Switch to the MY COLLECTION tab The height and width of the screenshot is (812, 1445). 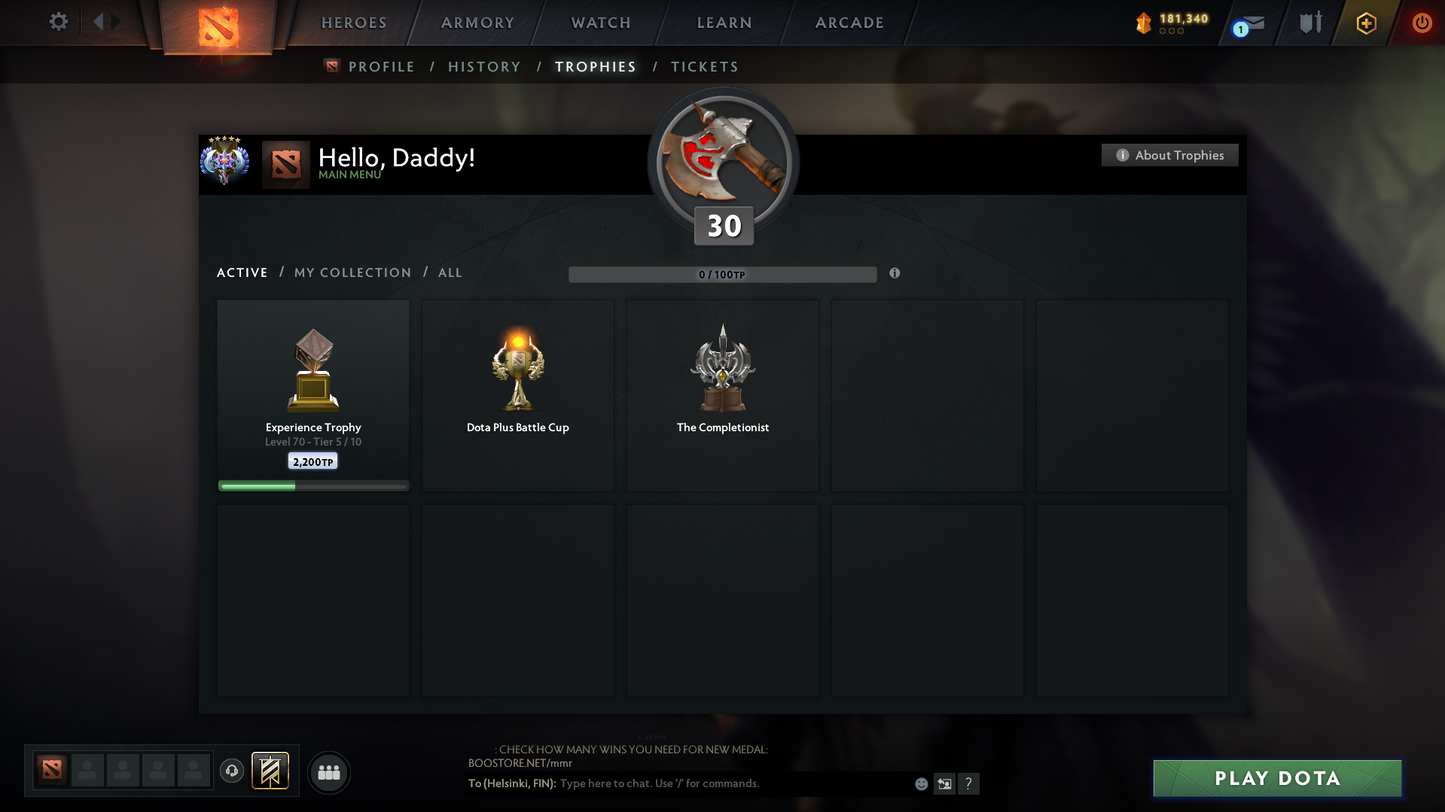(x=352, y=272)
